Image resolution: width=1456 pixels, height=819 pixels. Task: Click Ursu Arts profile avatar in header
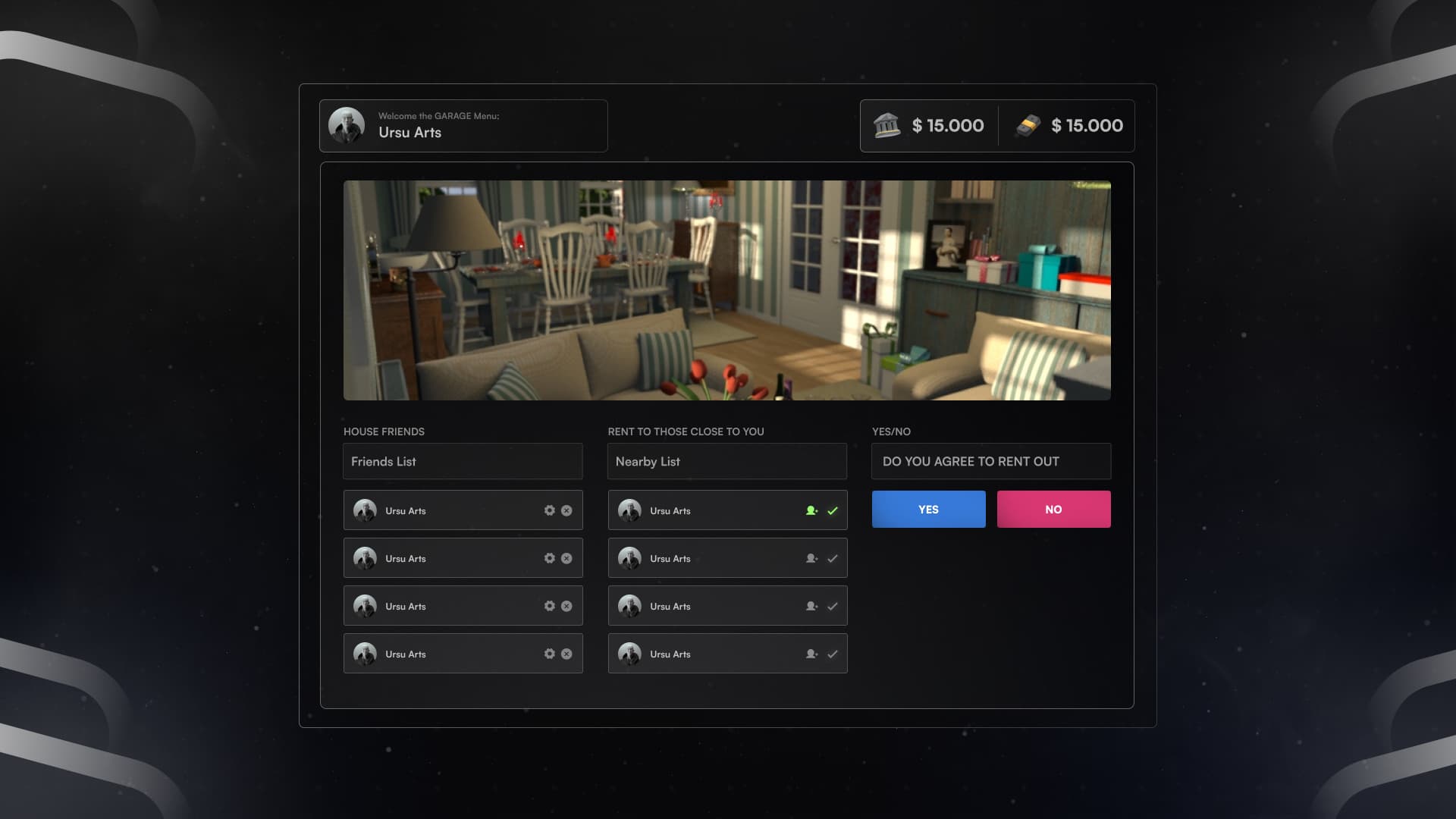[348, 125]
